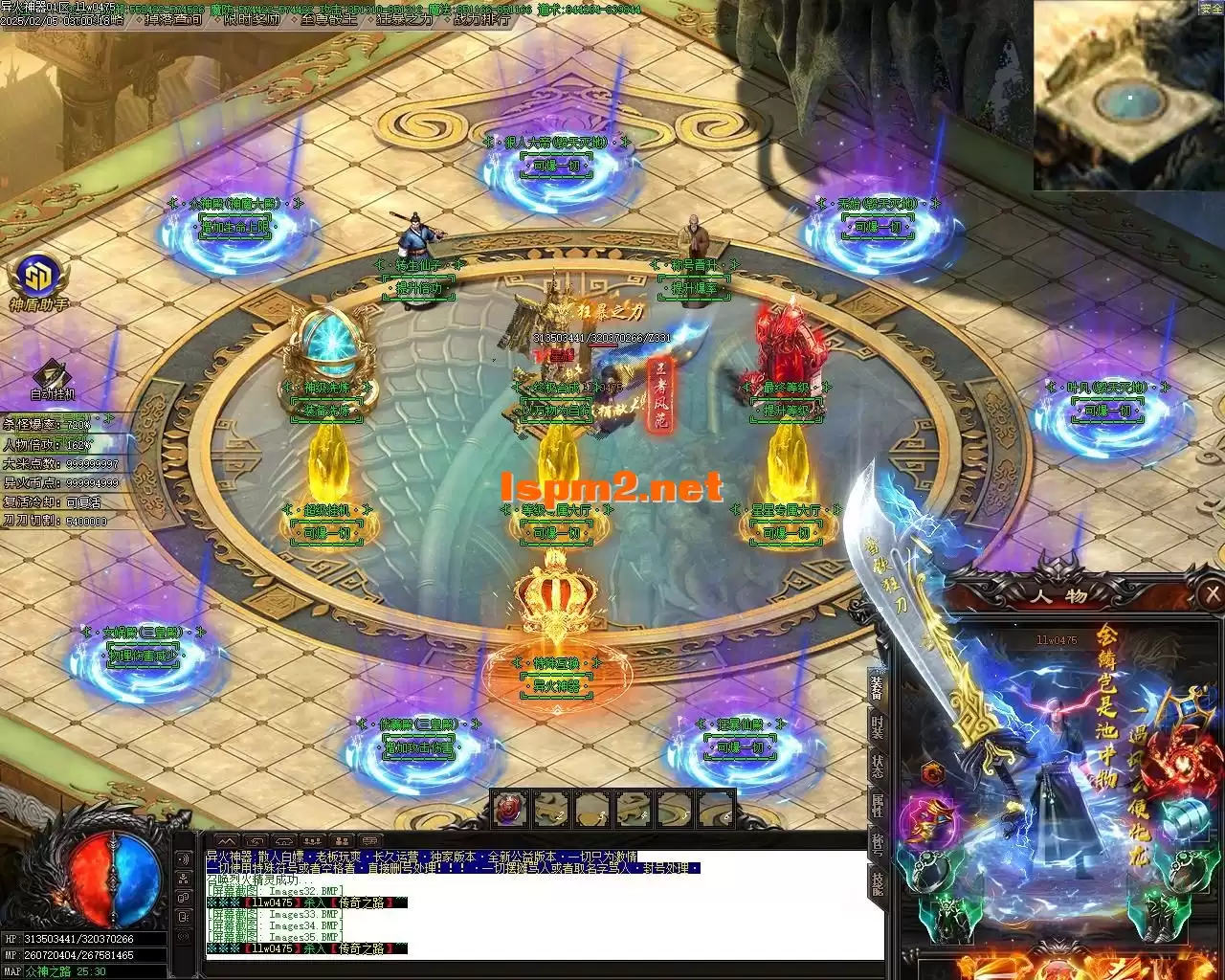This screenshot has height=980, width=1225.
Task: Close the 人物 character panel
Action: 1213,595
